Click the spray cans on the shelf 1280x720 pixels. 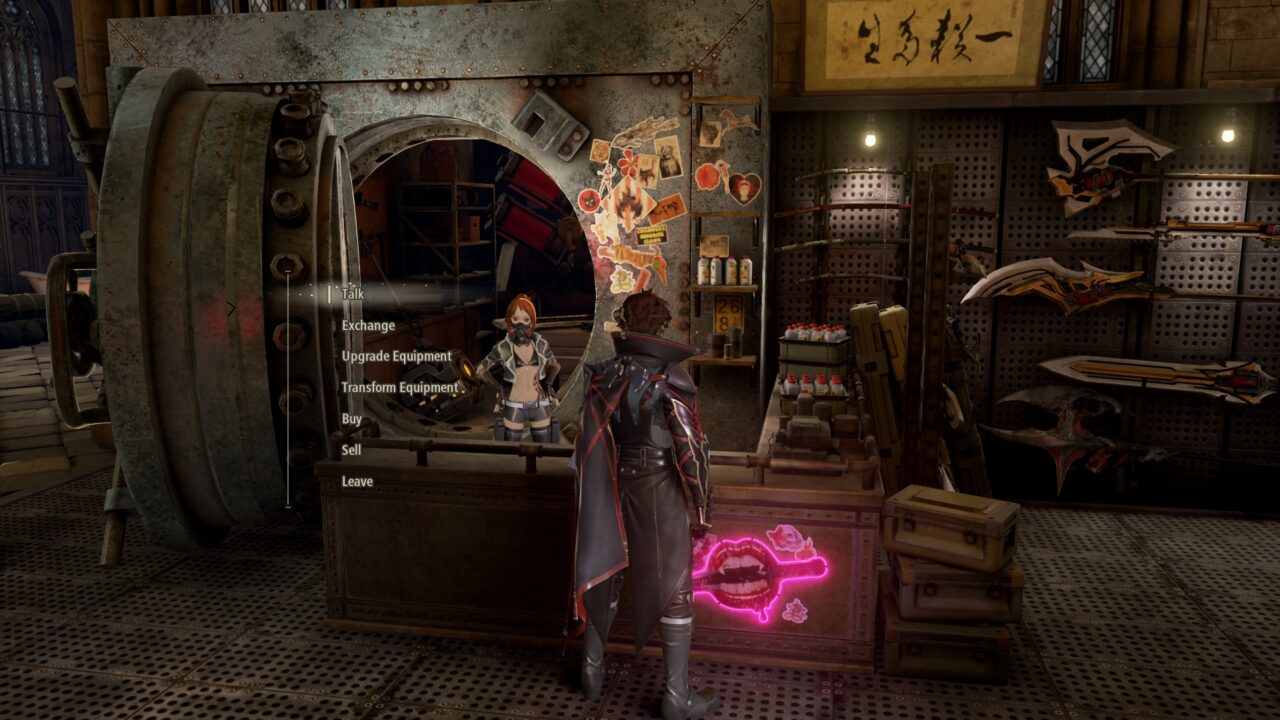click(723, 272)
